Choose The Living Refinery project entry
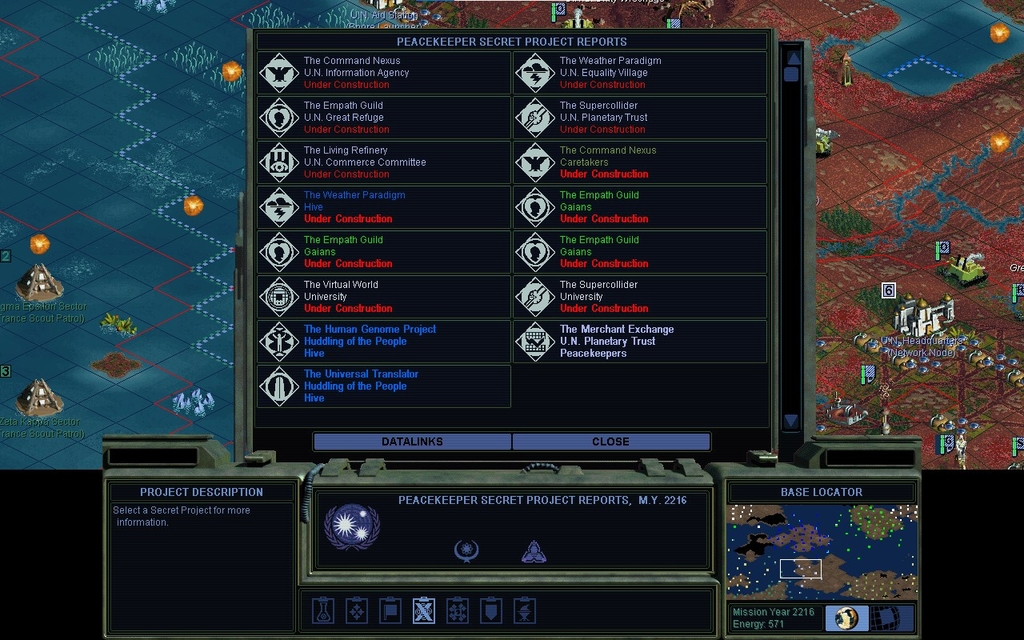 click(x=384, y=162)
